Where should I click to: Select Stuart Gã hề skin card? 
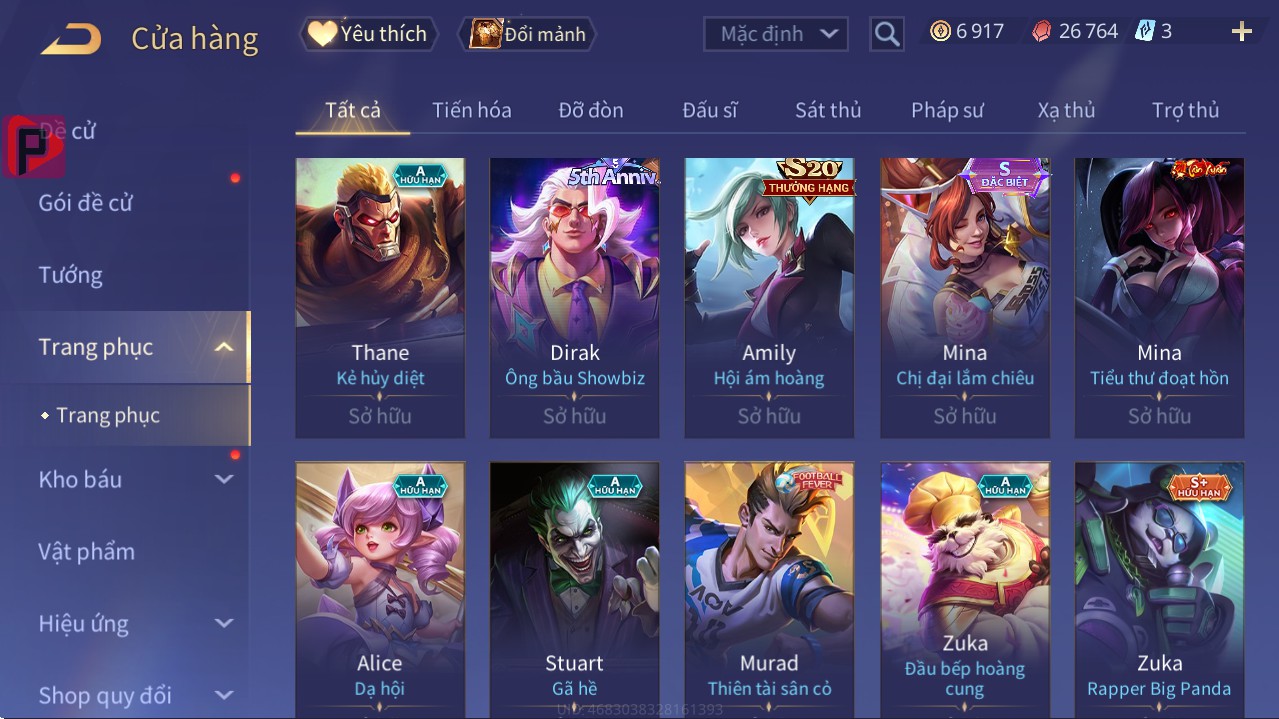(574, 590)
